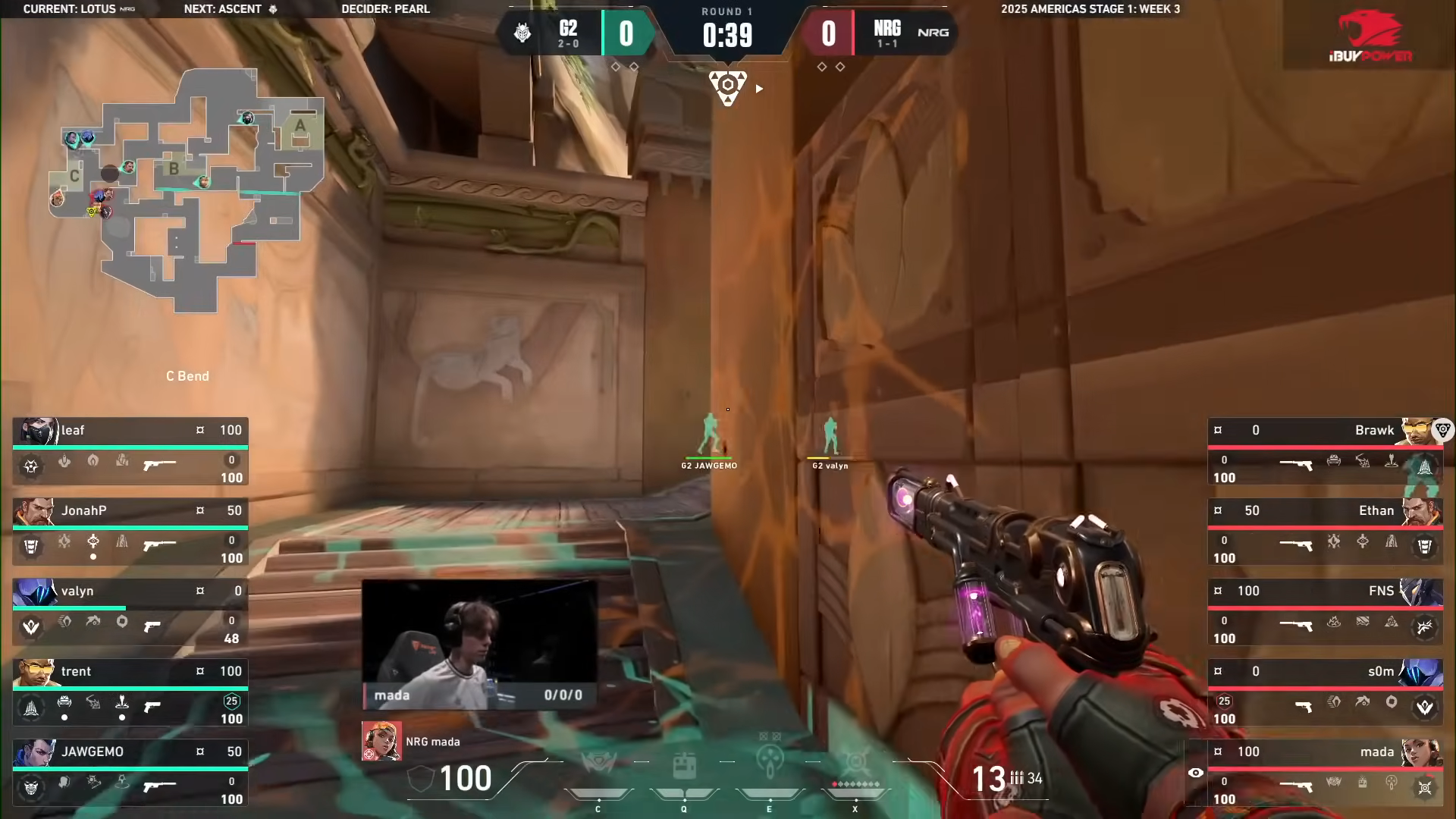Image resolution: width=1456 pixels, height=819 pixels.
Task: Activate mada's E ability icon
Action: [770, 763]
